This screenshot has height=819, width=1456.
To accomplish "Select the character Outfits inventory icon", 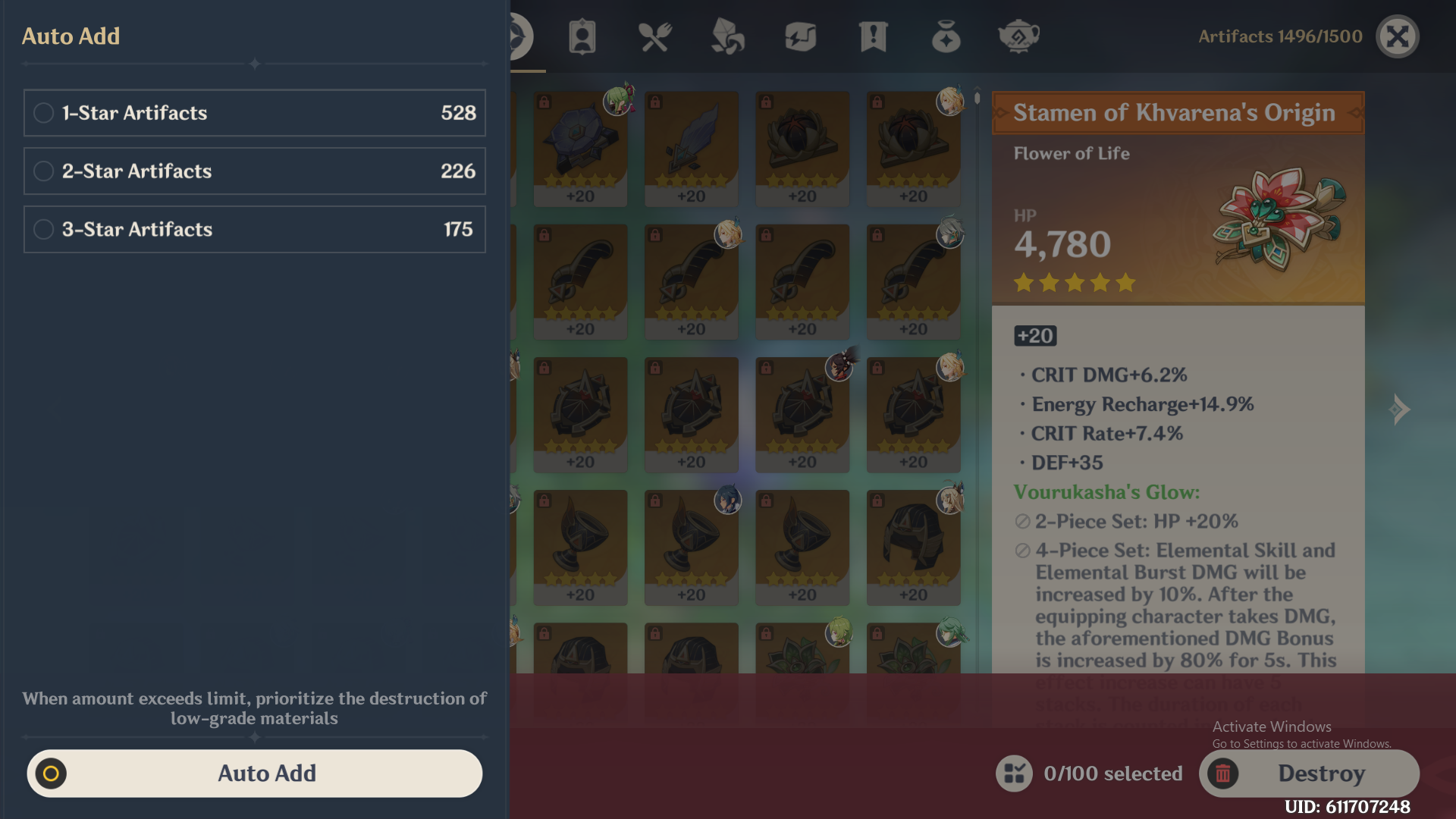I will (x=582, y=36).
